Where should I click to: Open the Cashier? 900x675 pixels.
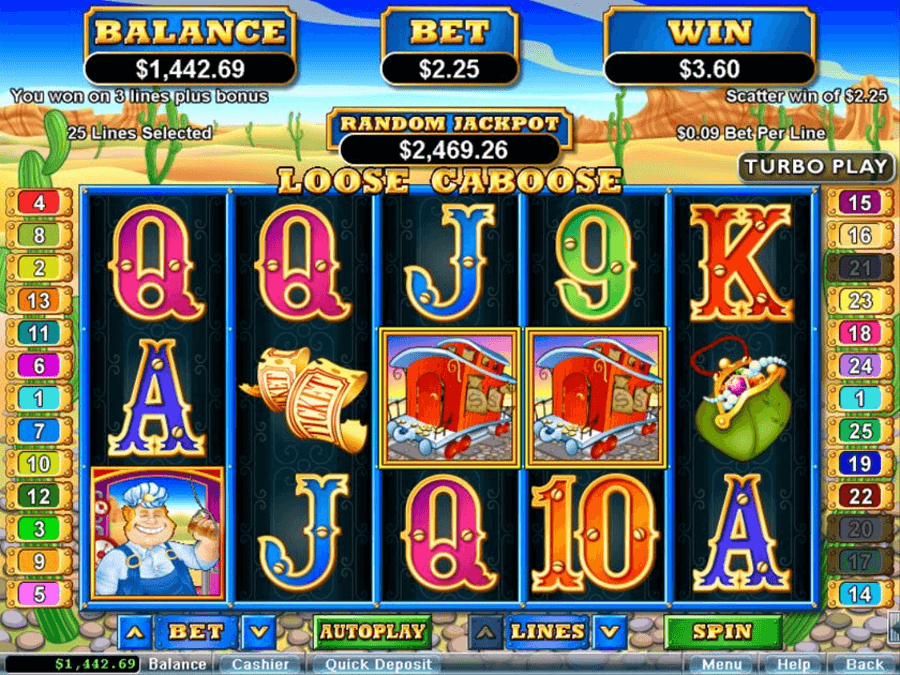[x=260, y=664]
